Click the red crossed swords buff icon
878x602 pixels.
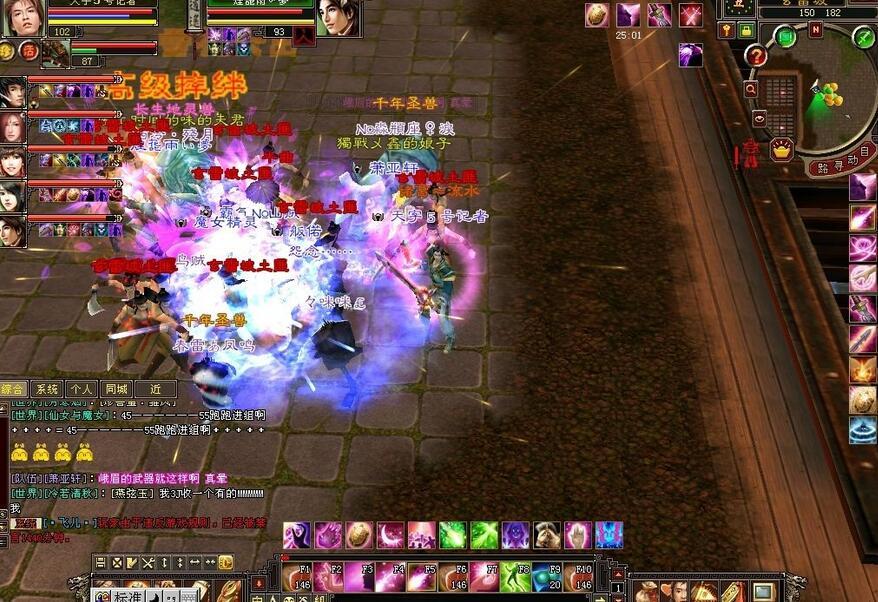coord(690,15)
